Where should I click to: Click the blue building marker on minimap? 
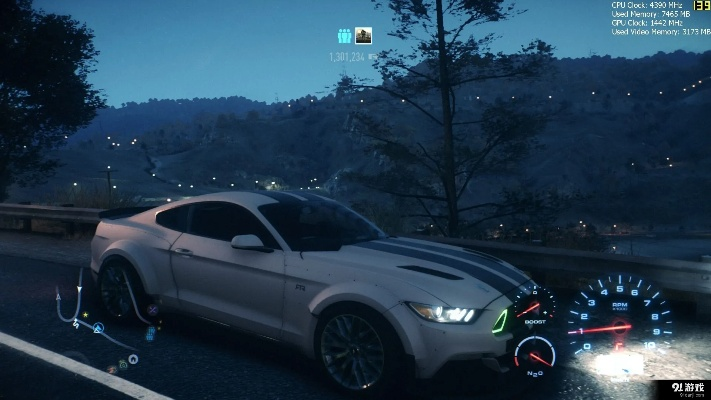click(150, 334)
